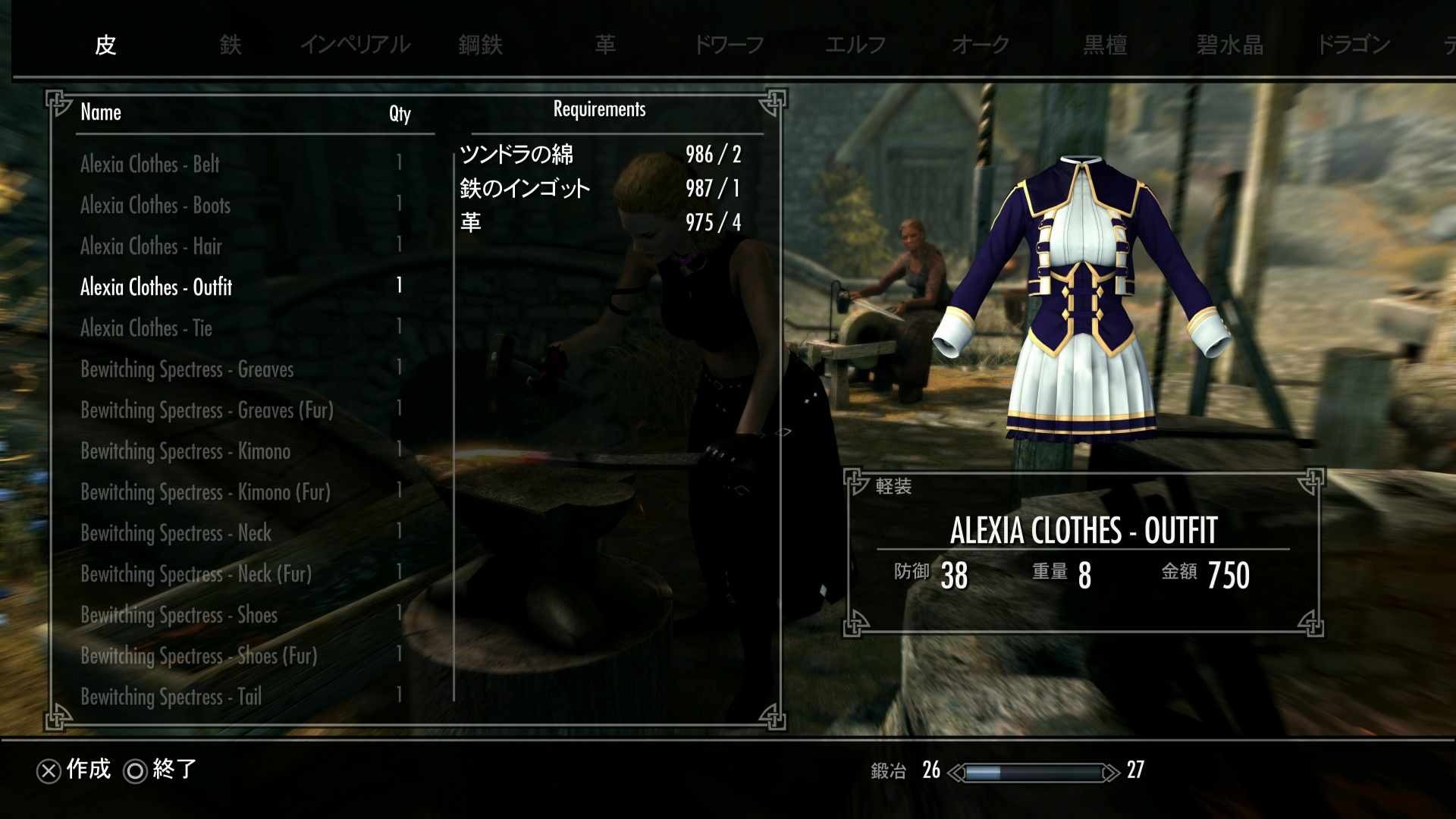Select Alexia Clothes - Tie recipe
Viewport: 1456px width, 819px height.
[146, 328]
